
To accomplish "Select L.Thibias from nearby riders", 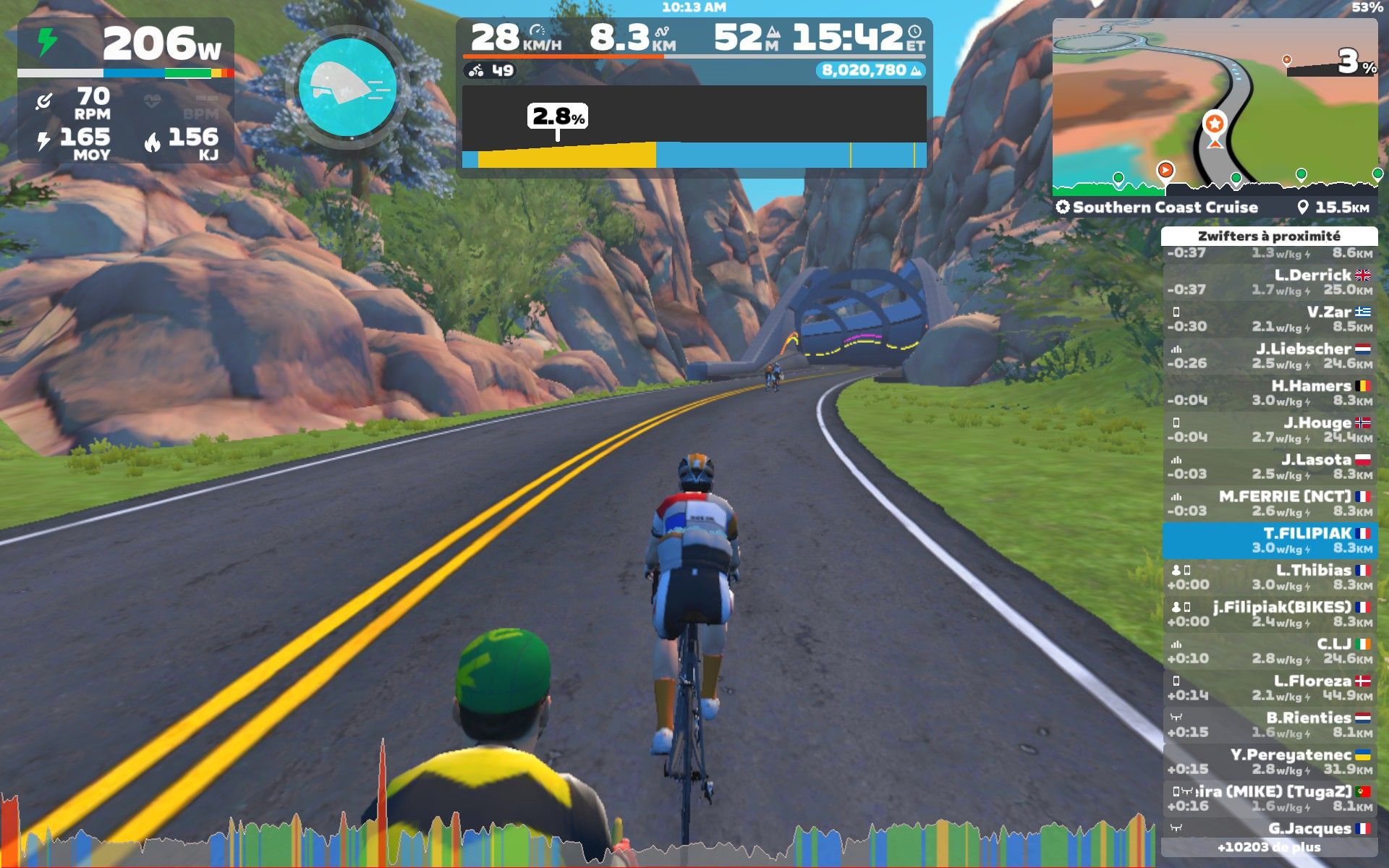I will pos(1270,577).
